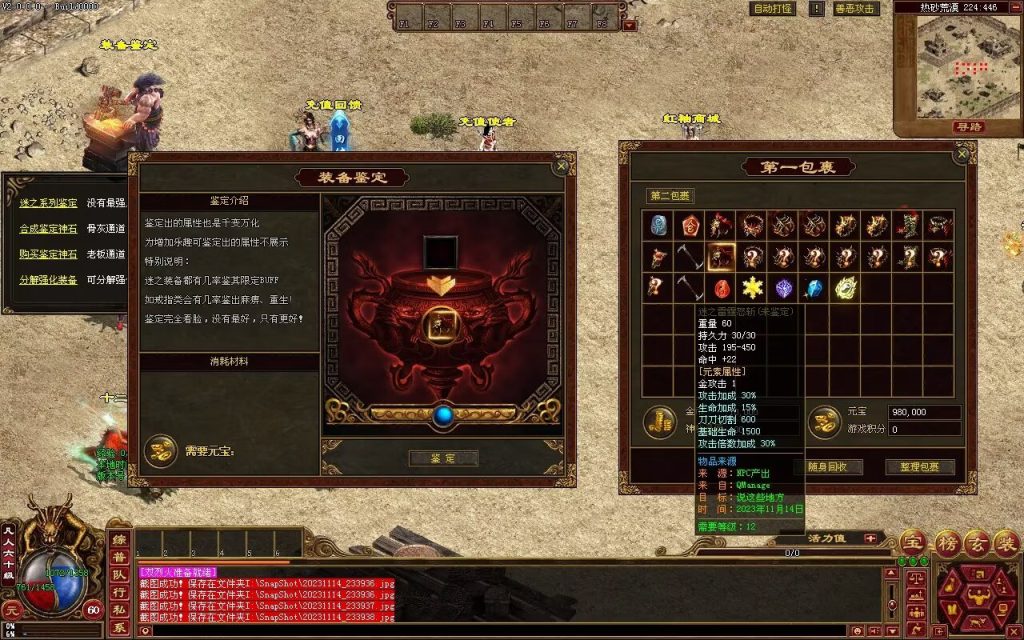Screen dimensions: 1024x640
Task: Select the 购买鉴定神石 menu link
Action: (x=48, y=254)
